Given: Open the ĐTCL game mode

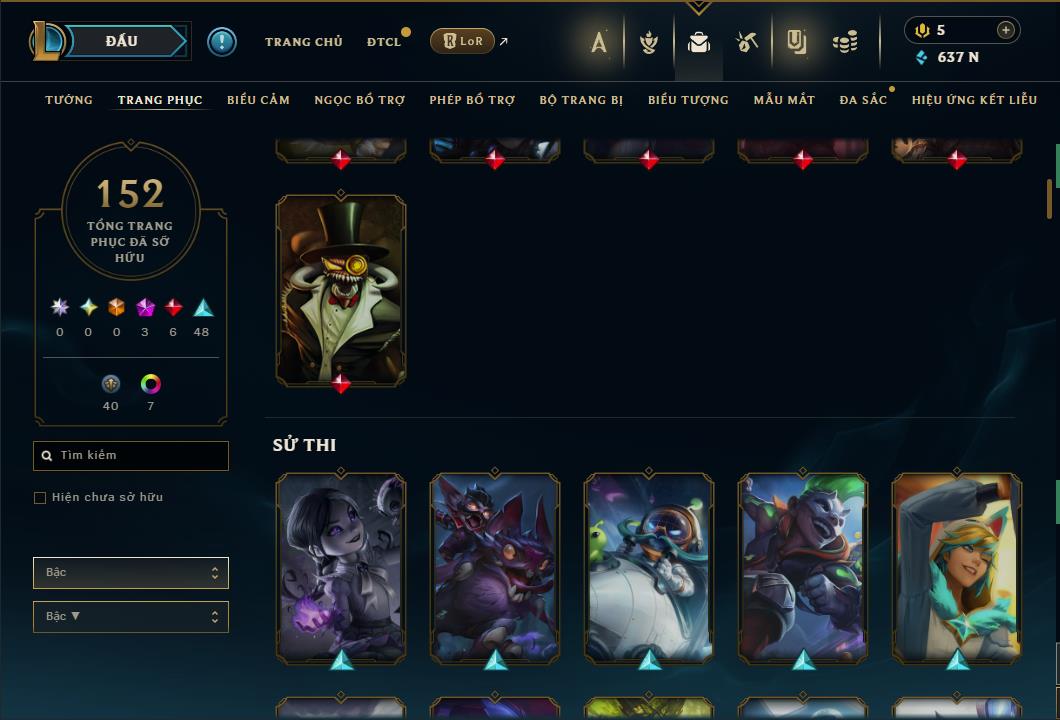Looking at the screenshot, I should 383,42.
